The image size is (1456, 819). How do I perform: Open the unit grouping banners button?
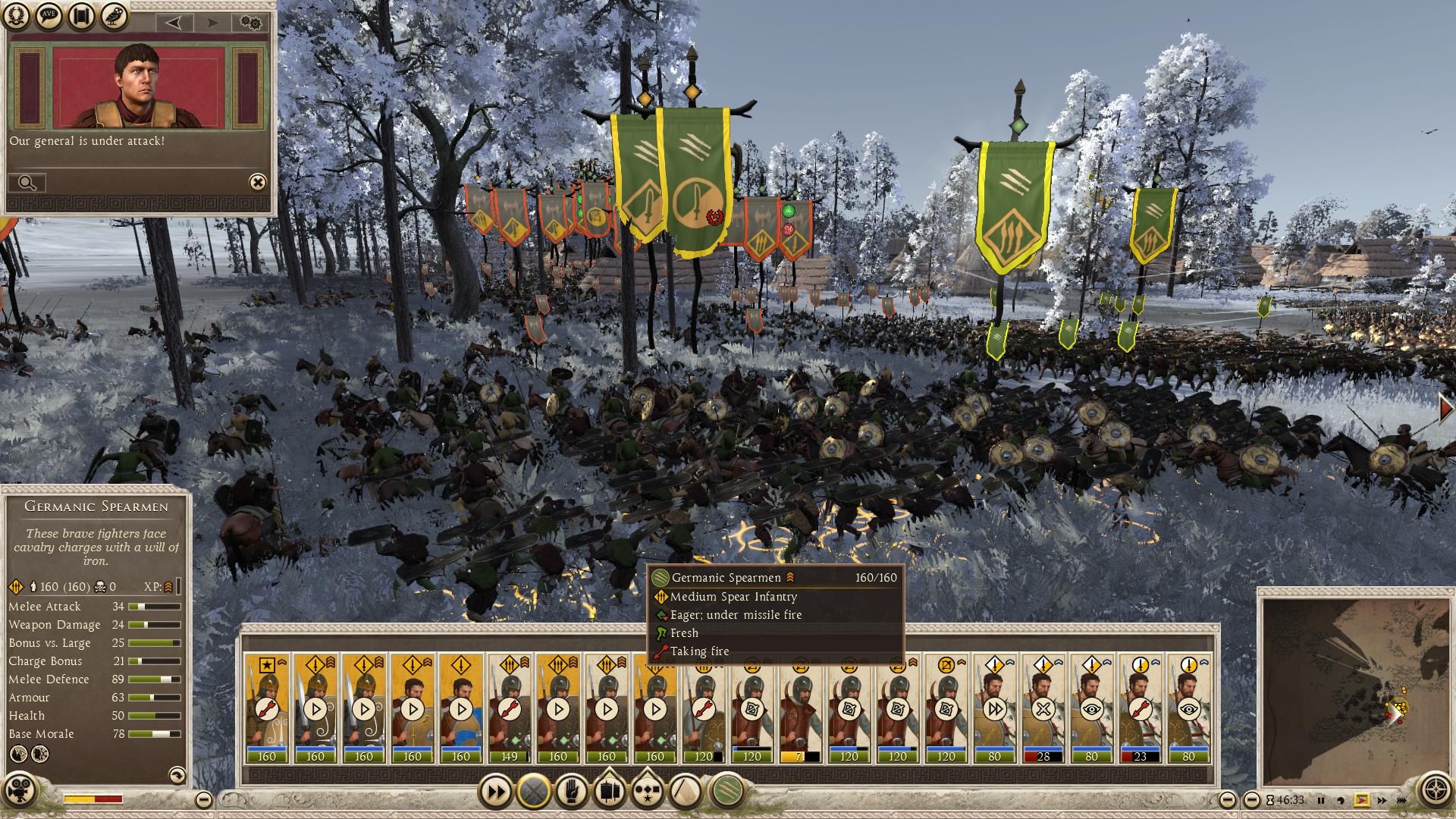point(609,792)
